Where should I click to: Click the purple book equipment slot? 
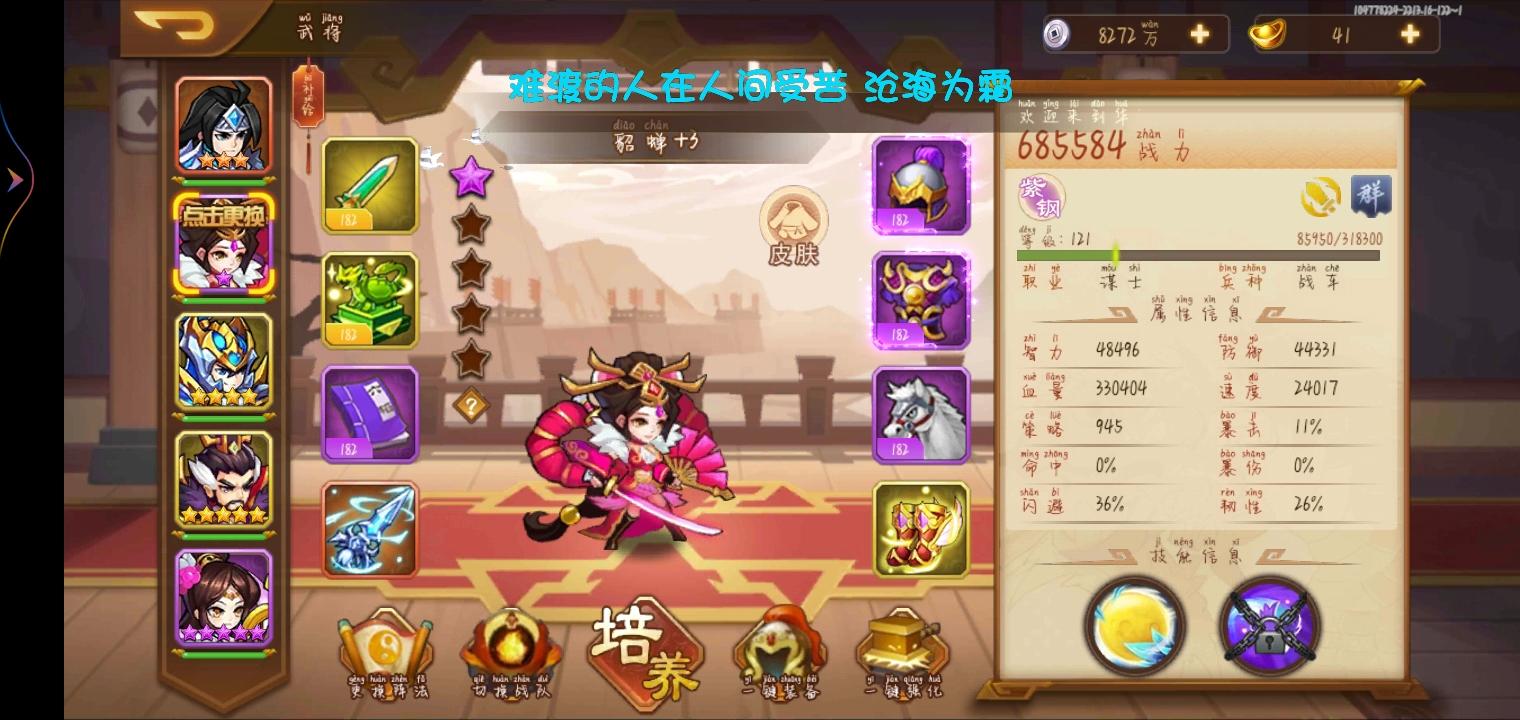(371, 413)
